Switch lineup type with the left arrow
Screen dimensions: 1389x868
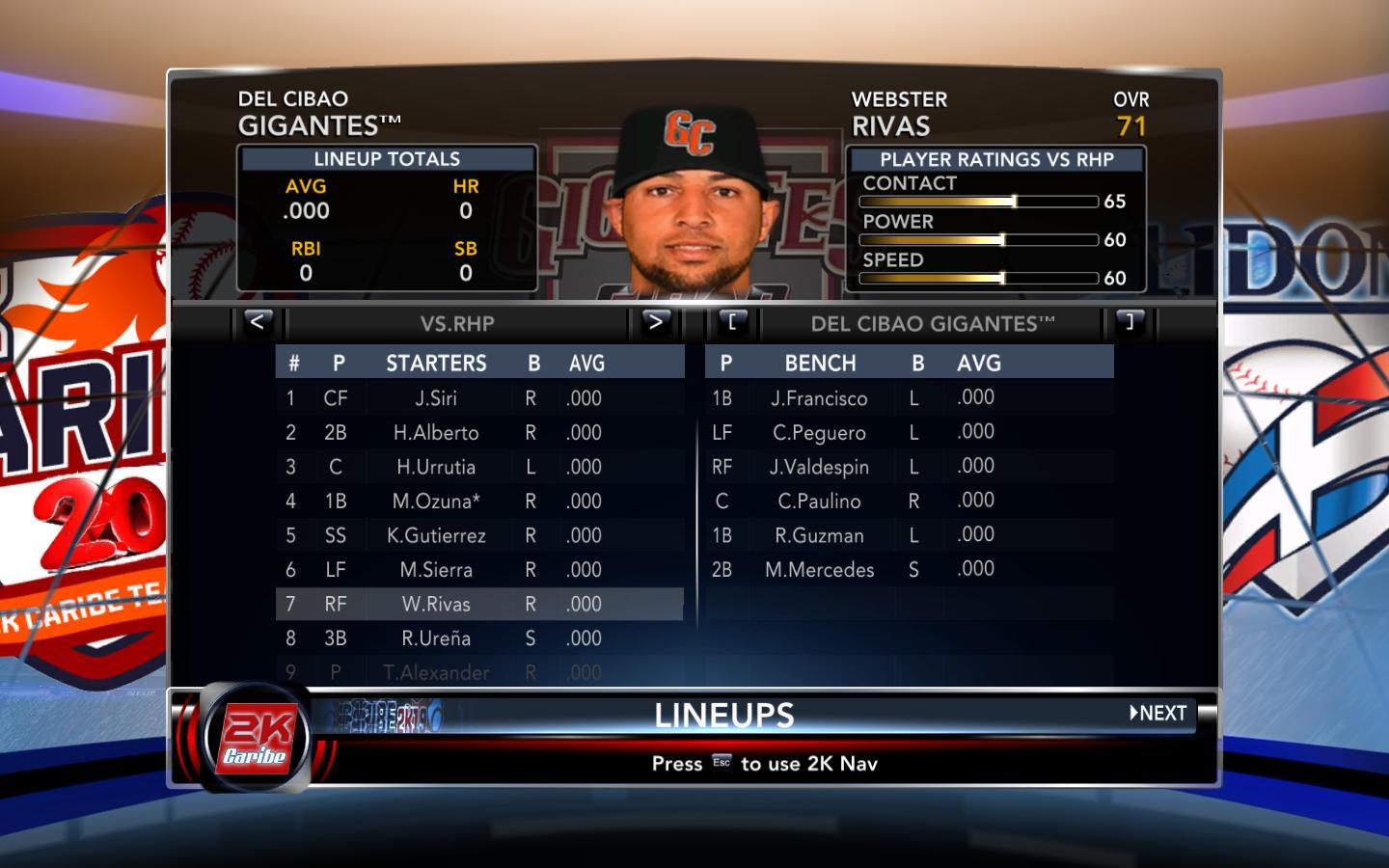257,322
